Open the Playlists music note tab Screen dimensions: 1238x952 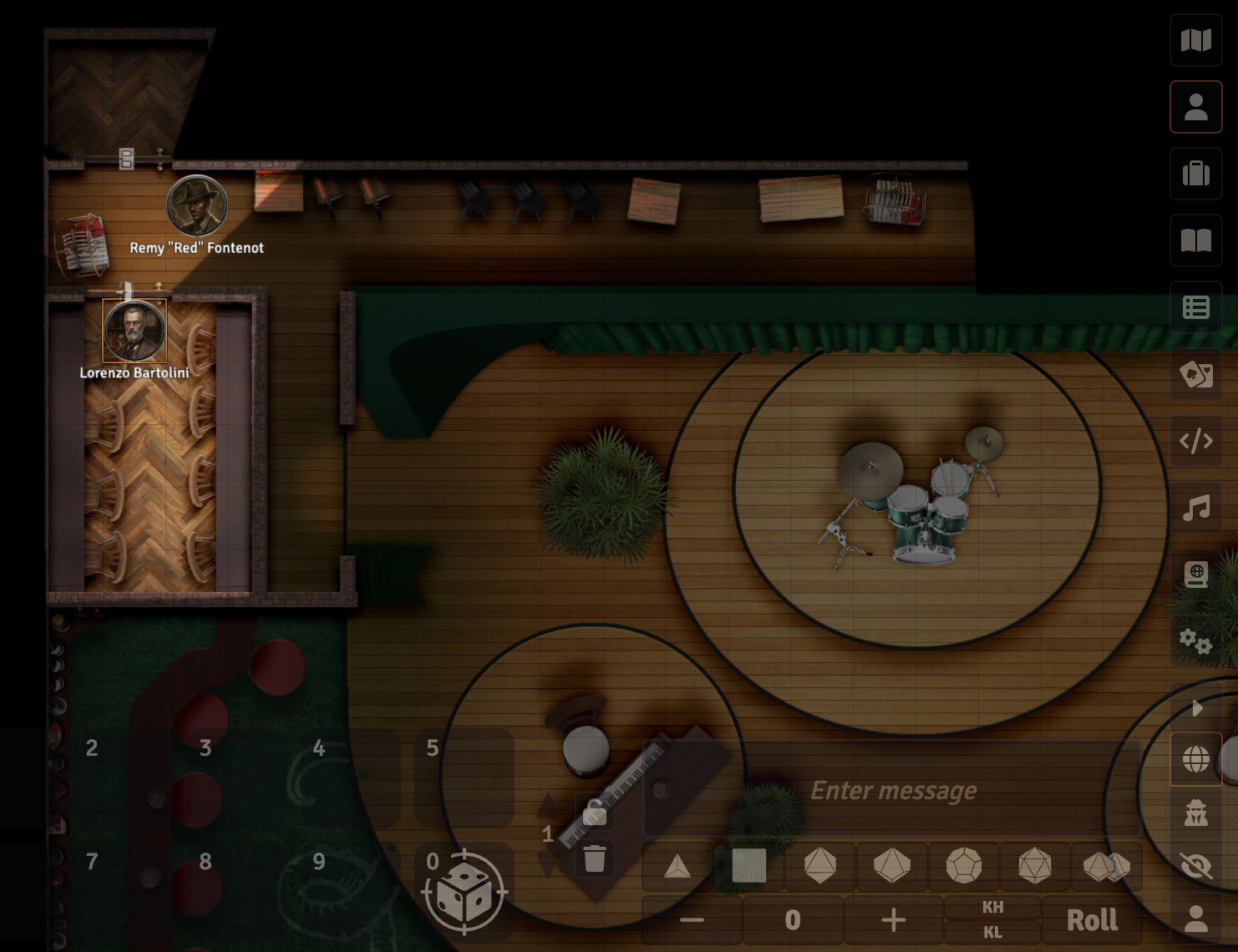click(x=1195, y=508)
